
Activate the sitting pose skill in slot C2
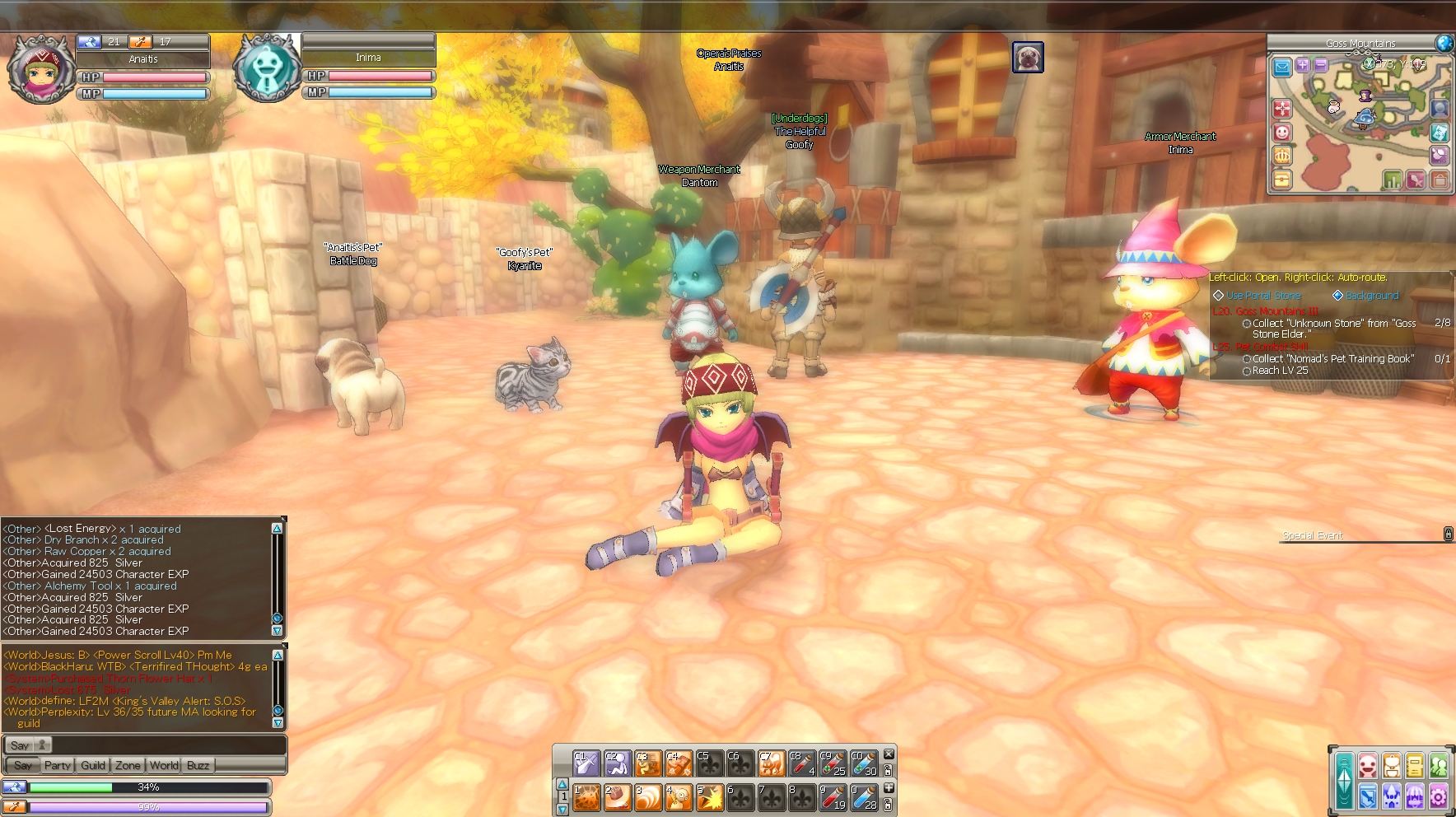click(x=617, y=763)
